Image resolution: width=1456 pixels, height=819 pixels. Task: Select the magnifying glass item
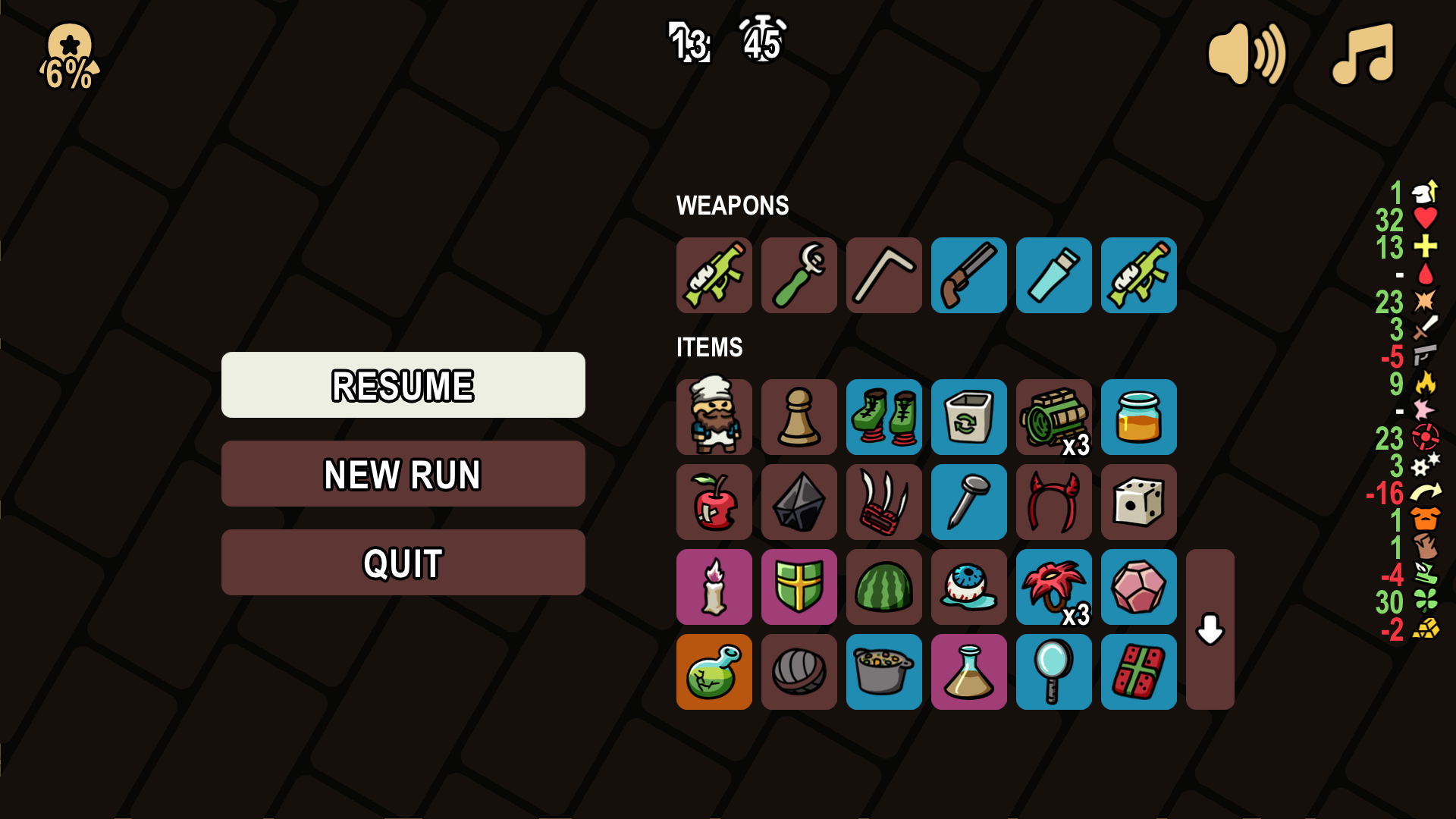click(1054, 672)
